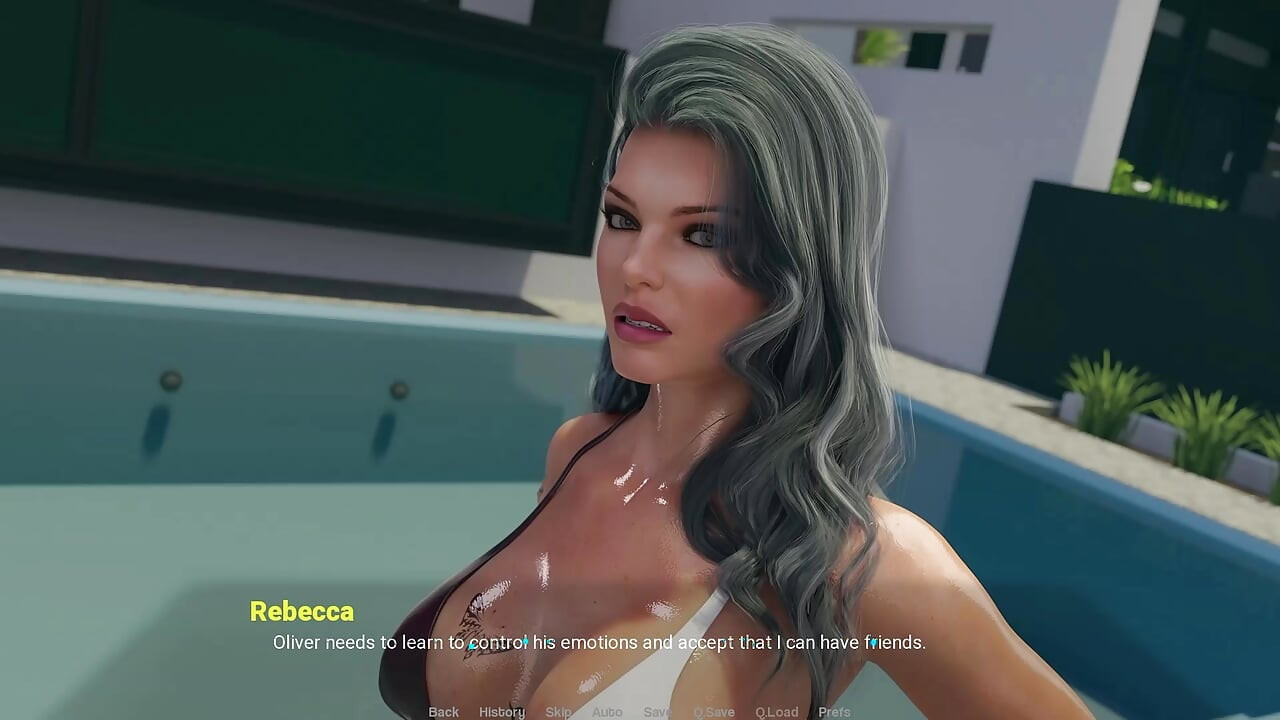The width and height of the screenshot is (1280, 720).
Task: Load the latest quick save via Q.Load
Action: click(x=777, y=711)
